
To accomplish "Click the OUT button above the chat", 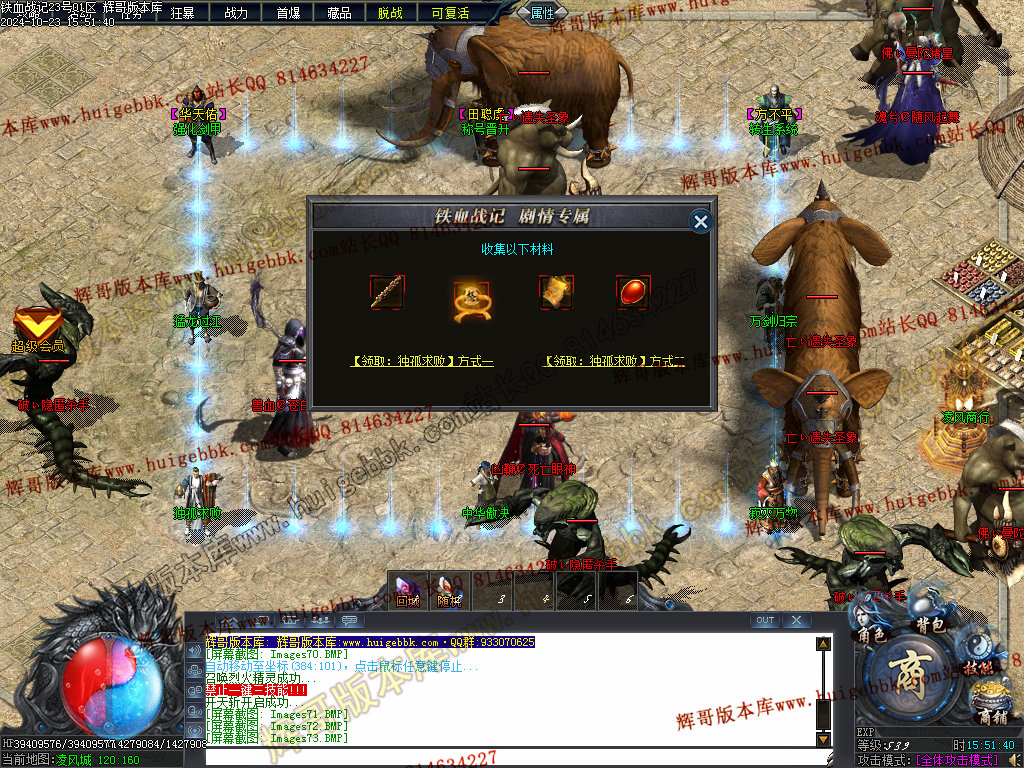I will click(765, 620).
